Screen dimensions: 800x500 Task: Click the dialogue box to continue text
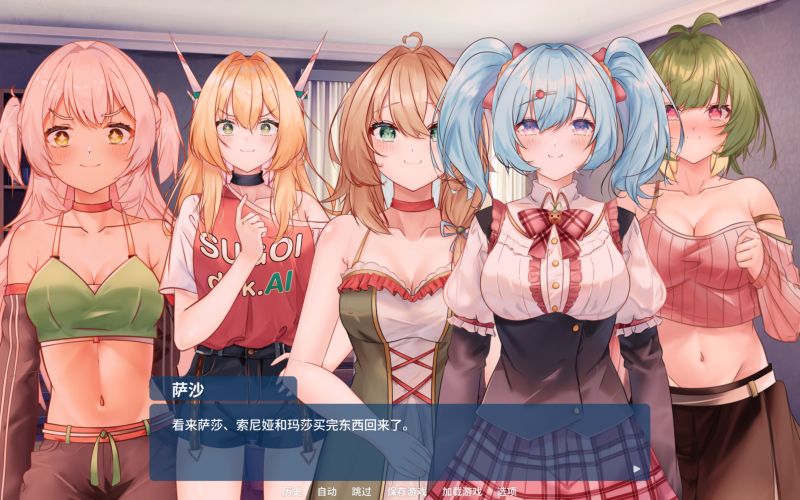(400, 440)
